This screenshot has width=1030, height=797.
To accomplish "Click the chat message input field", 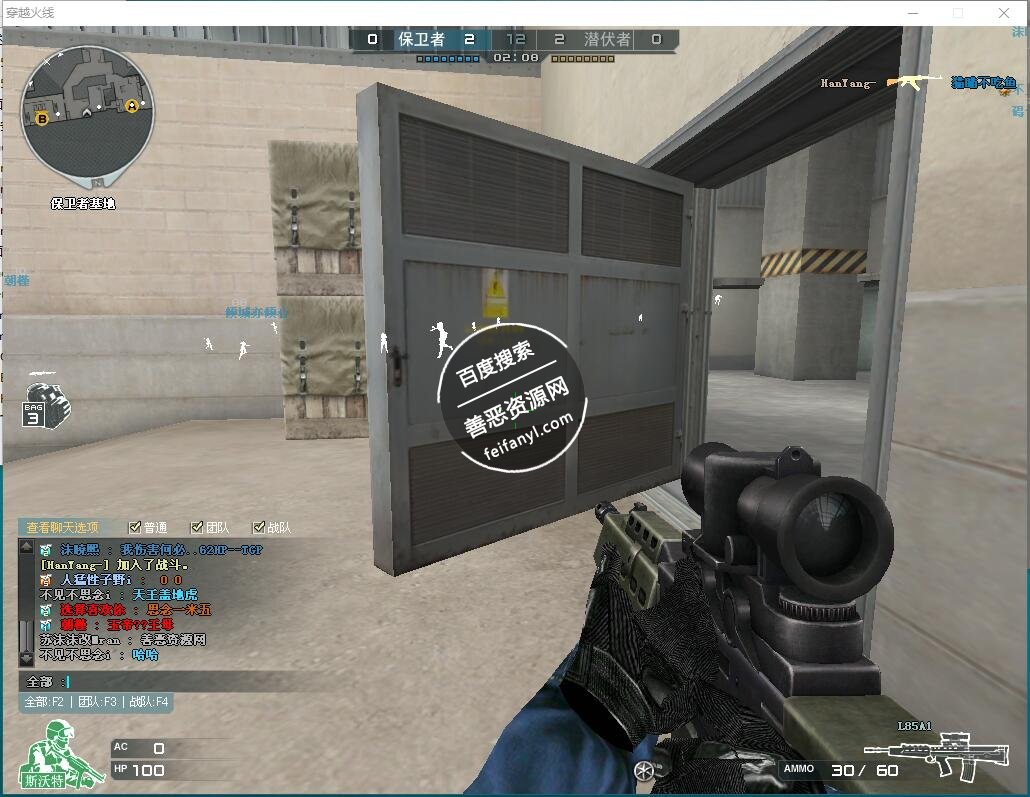I will pyautogui.click(x=200, y=681).
